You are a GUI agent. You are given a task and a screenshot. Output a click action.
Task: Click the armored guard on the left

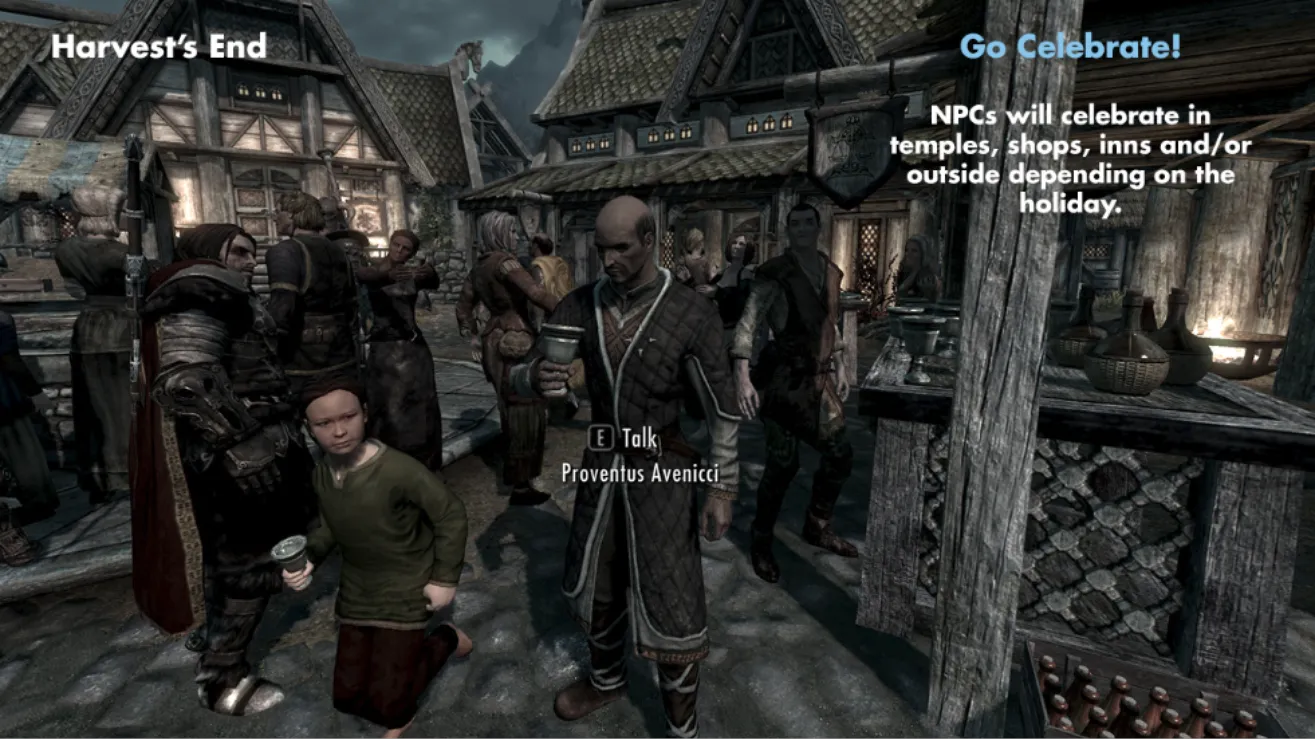tap(210, 400)
